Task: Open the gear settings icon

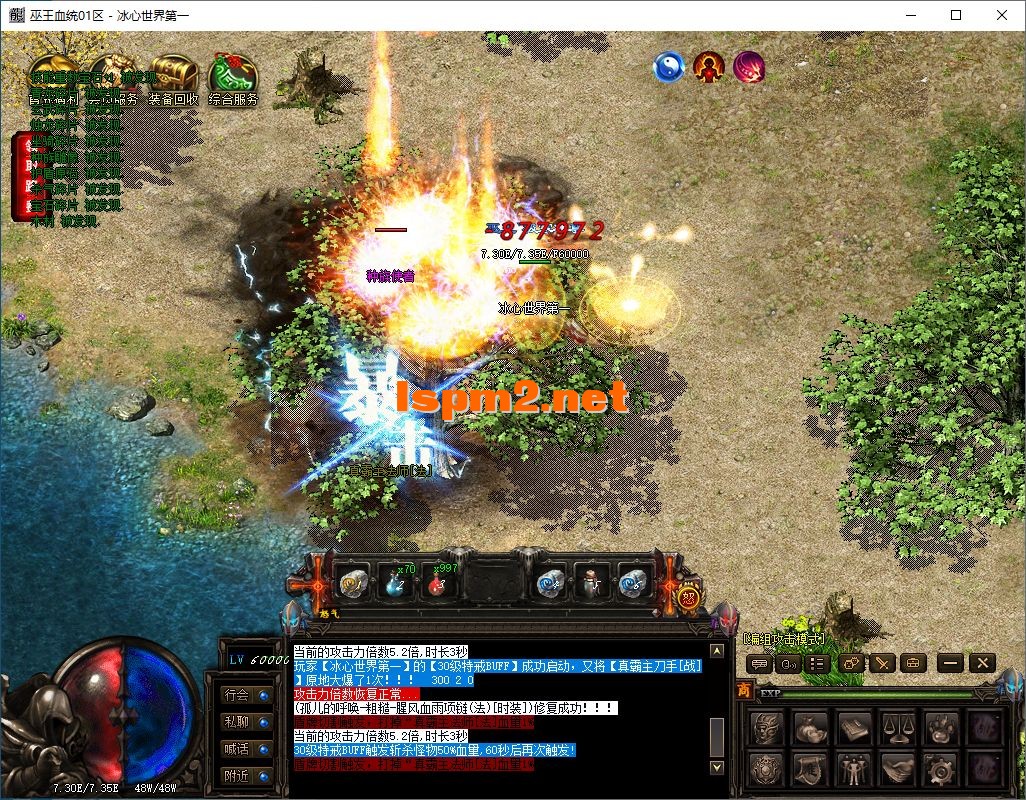Action: pyautogui.click(x=942, y=769)
